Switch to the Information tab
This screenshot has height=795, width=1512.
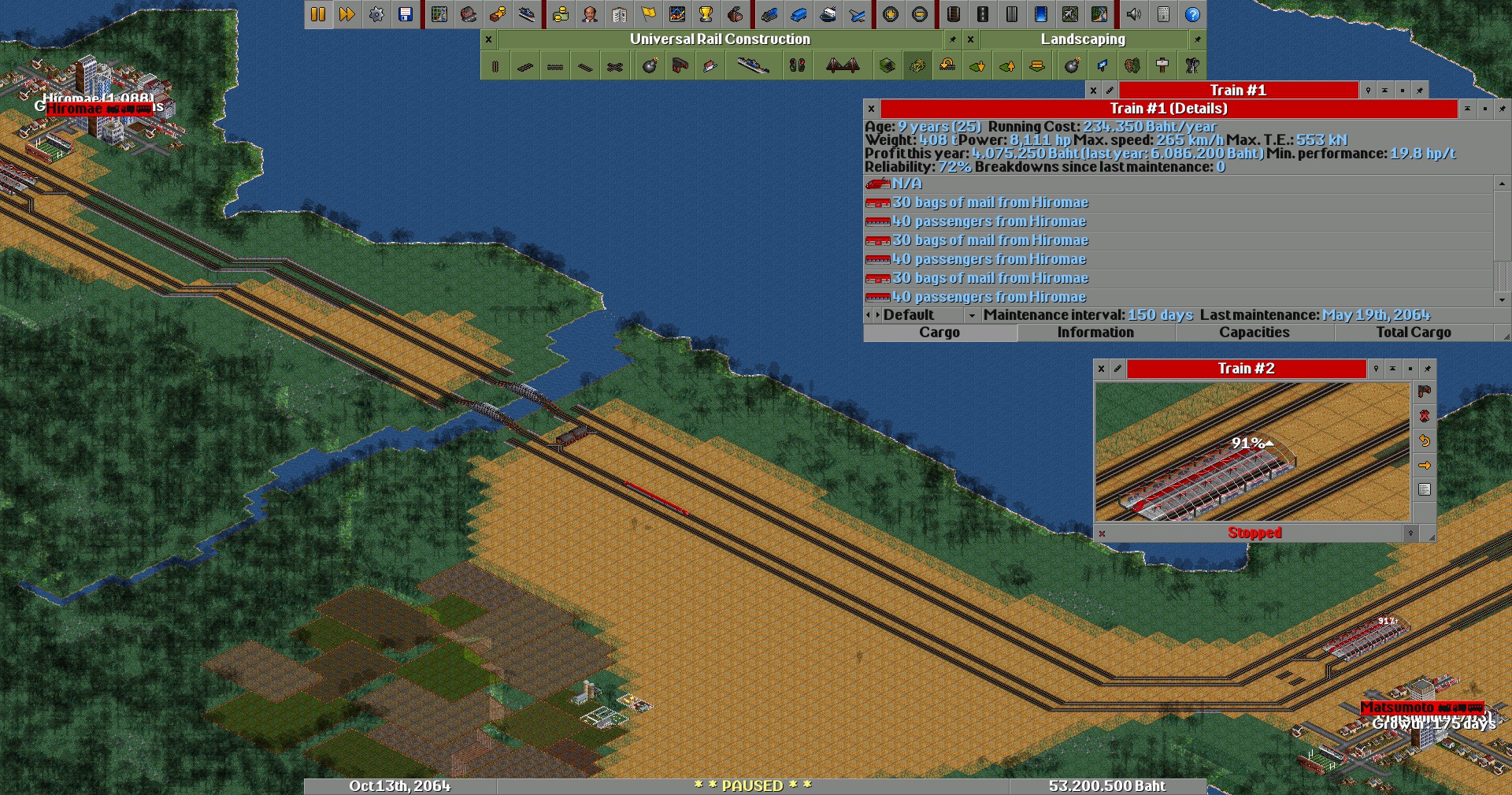coord(1095,332)
